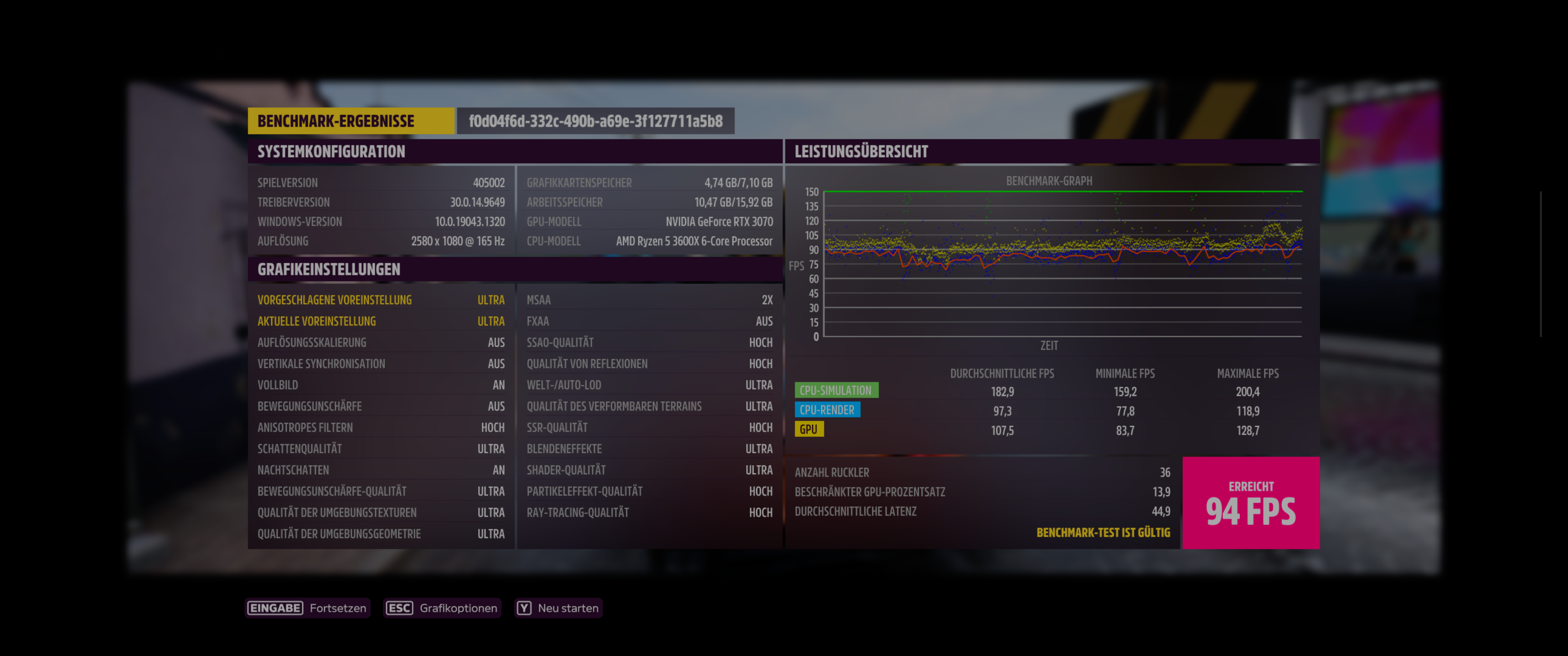Viewport: 1568px width, 656px height.
Task: Select the blue CPU-RENDER legend icon
Action: [827, 410]
